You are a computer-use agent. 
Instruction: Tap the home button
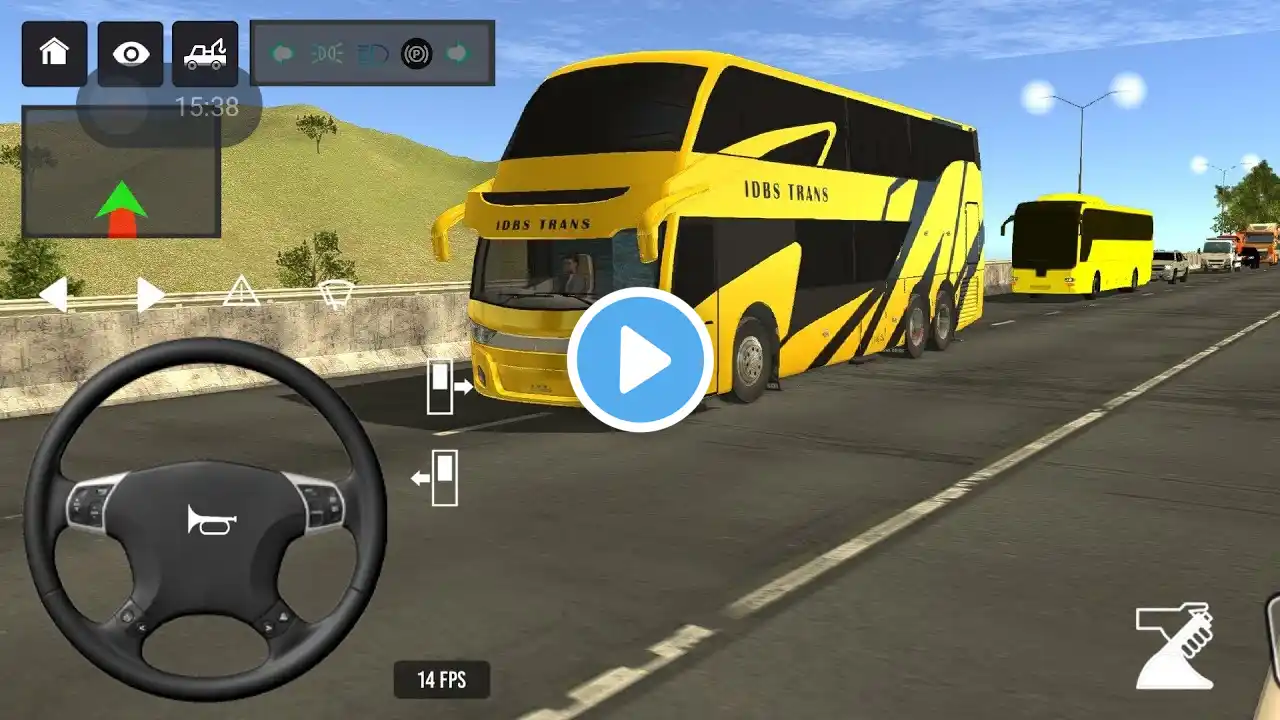(54, 53)
